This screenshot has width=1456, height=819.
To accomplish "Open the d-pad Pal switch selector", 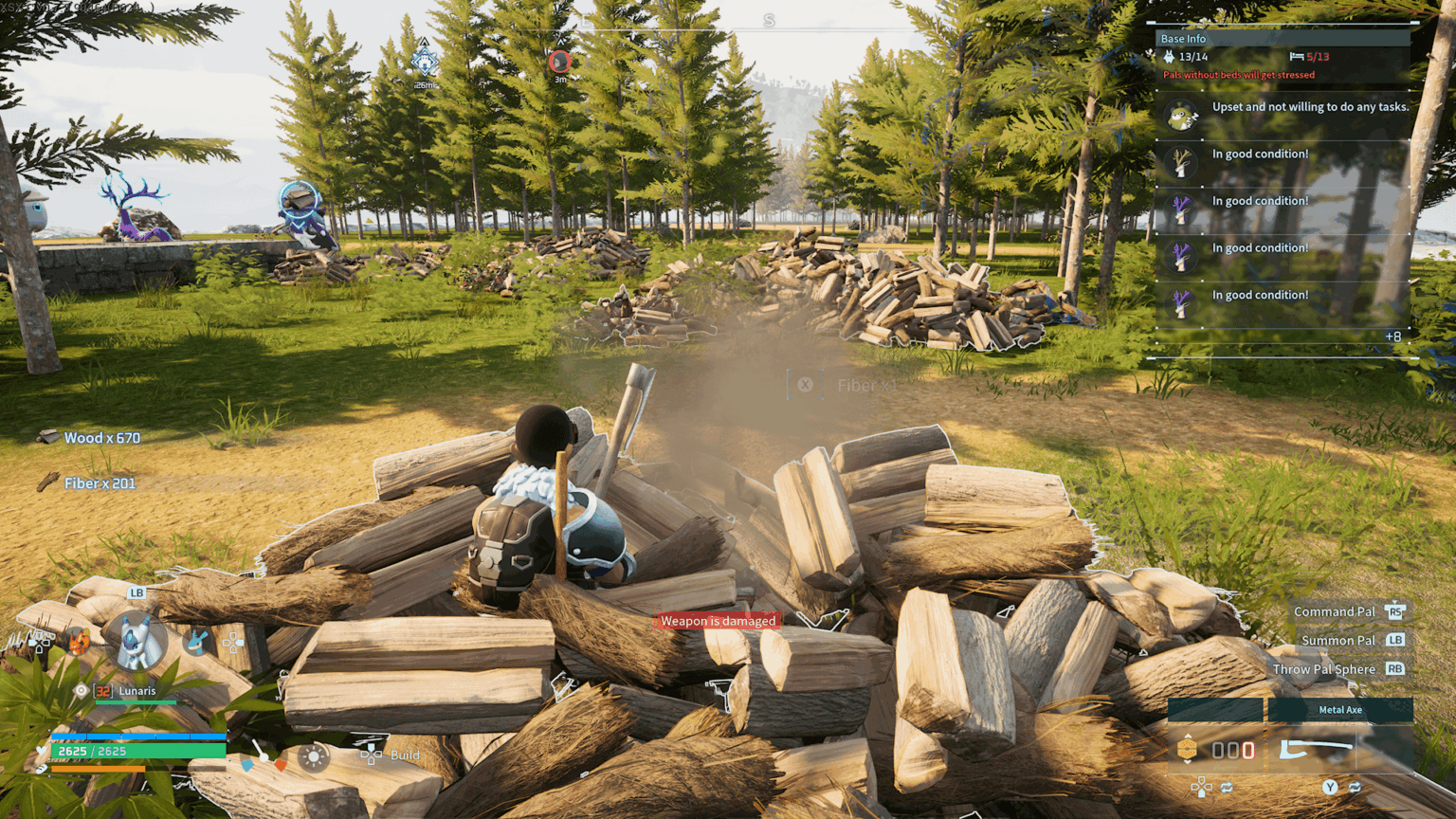I will click(232, 644).
